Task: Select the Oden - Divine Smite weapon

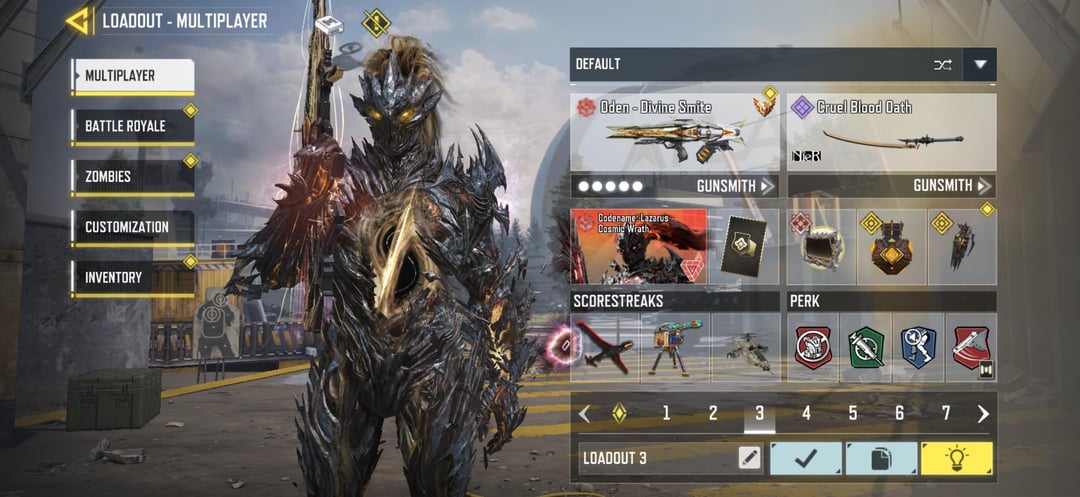Action: click(675, 133)
